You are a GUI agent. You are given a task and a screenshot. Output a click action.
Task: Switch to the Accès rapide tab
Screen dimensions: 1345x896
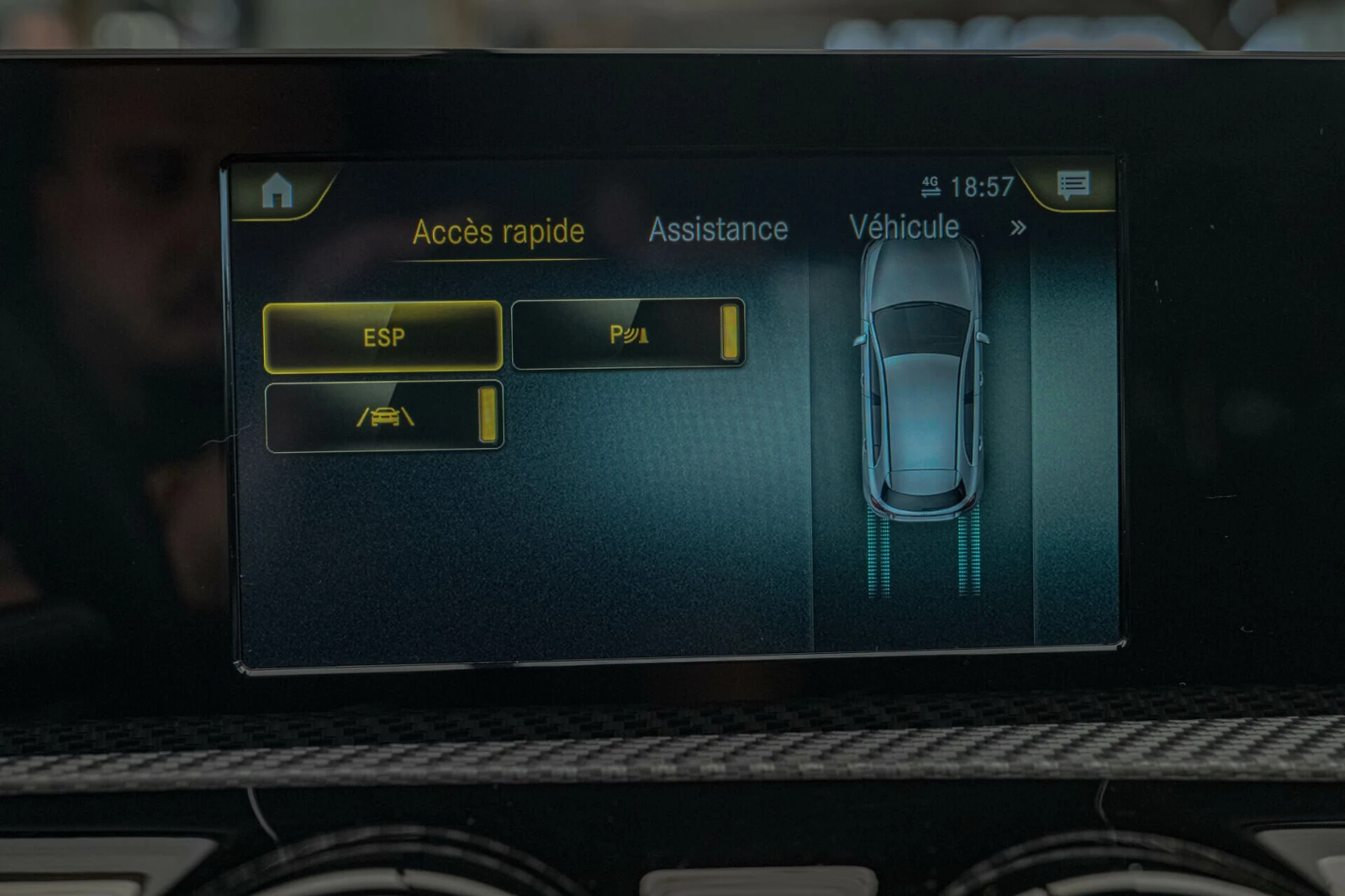pos(498,232)
